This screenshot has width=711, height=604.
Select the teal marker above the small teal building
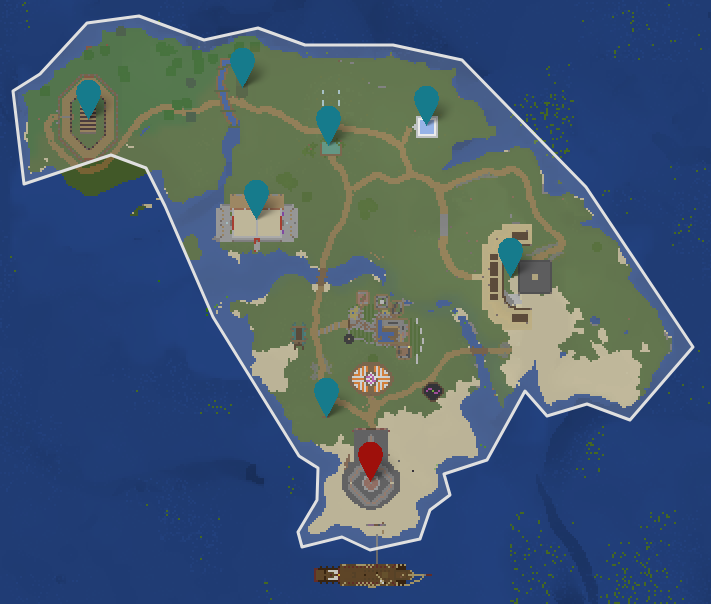tap(329, 123)
